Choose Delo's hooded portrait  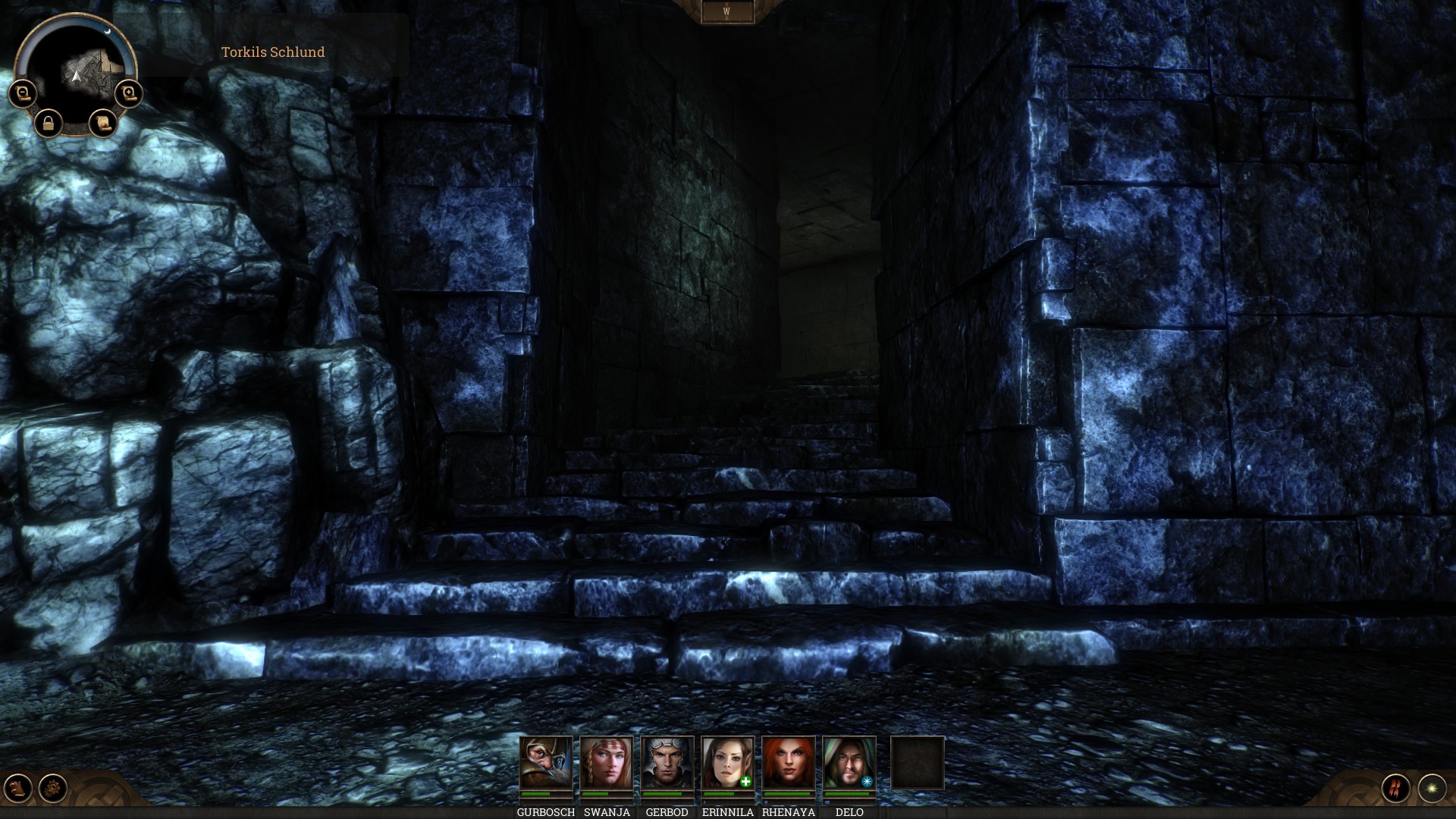click(x=849, y=763)
